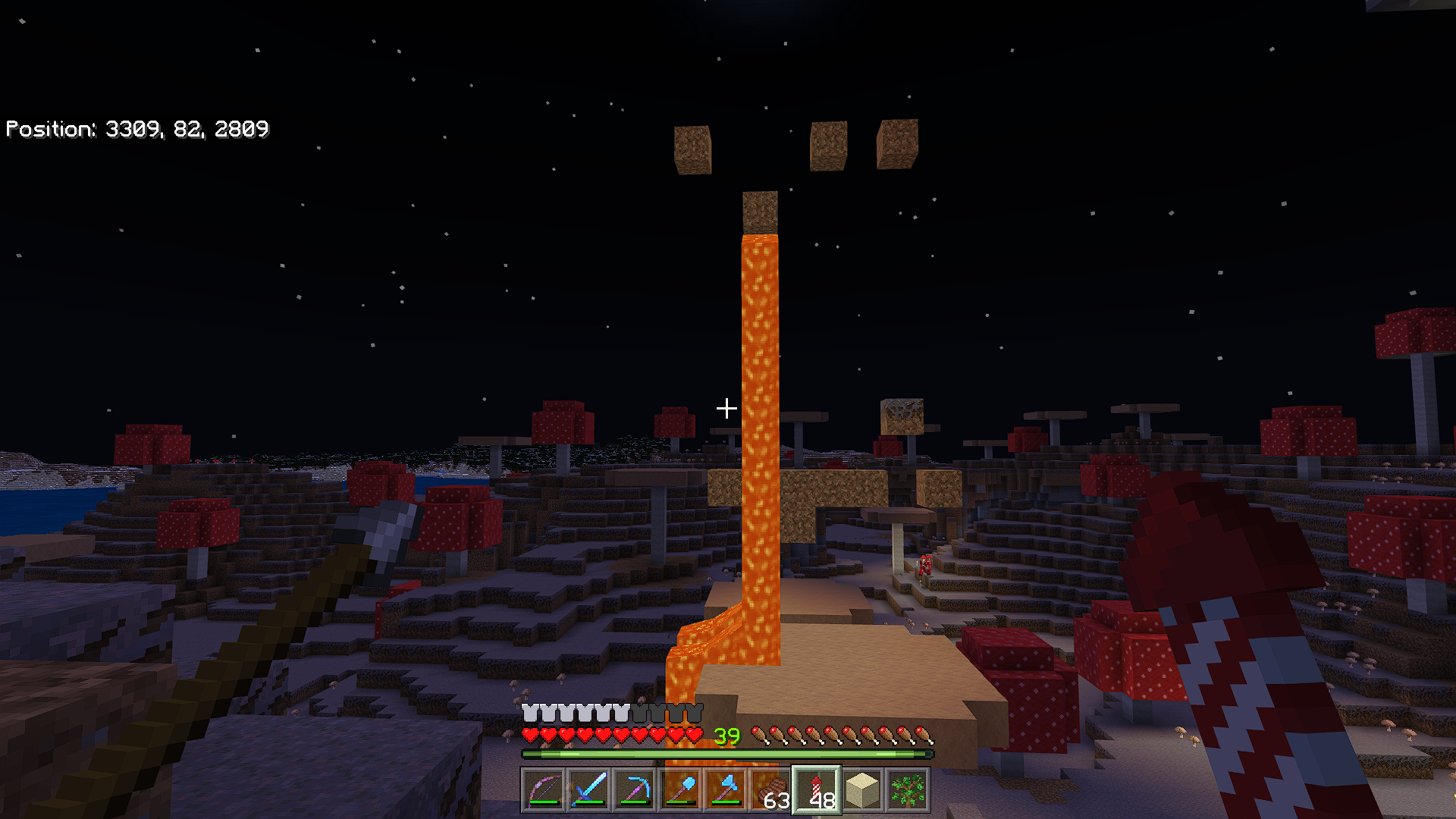Viewport: 1456px width, 819px height.
Task: Click the firework rocket slot
Action: coord(817,790)
